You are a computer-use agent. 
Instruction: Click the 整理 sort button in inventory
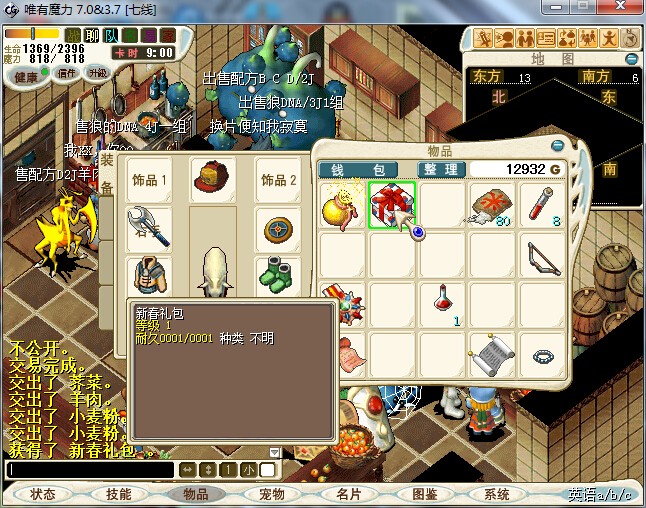pos(439,170)
